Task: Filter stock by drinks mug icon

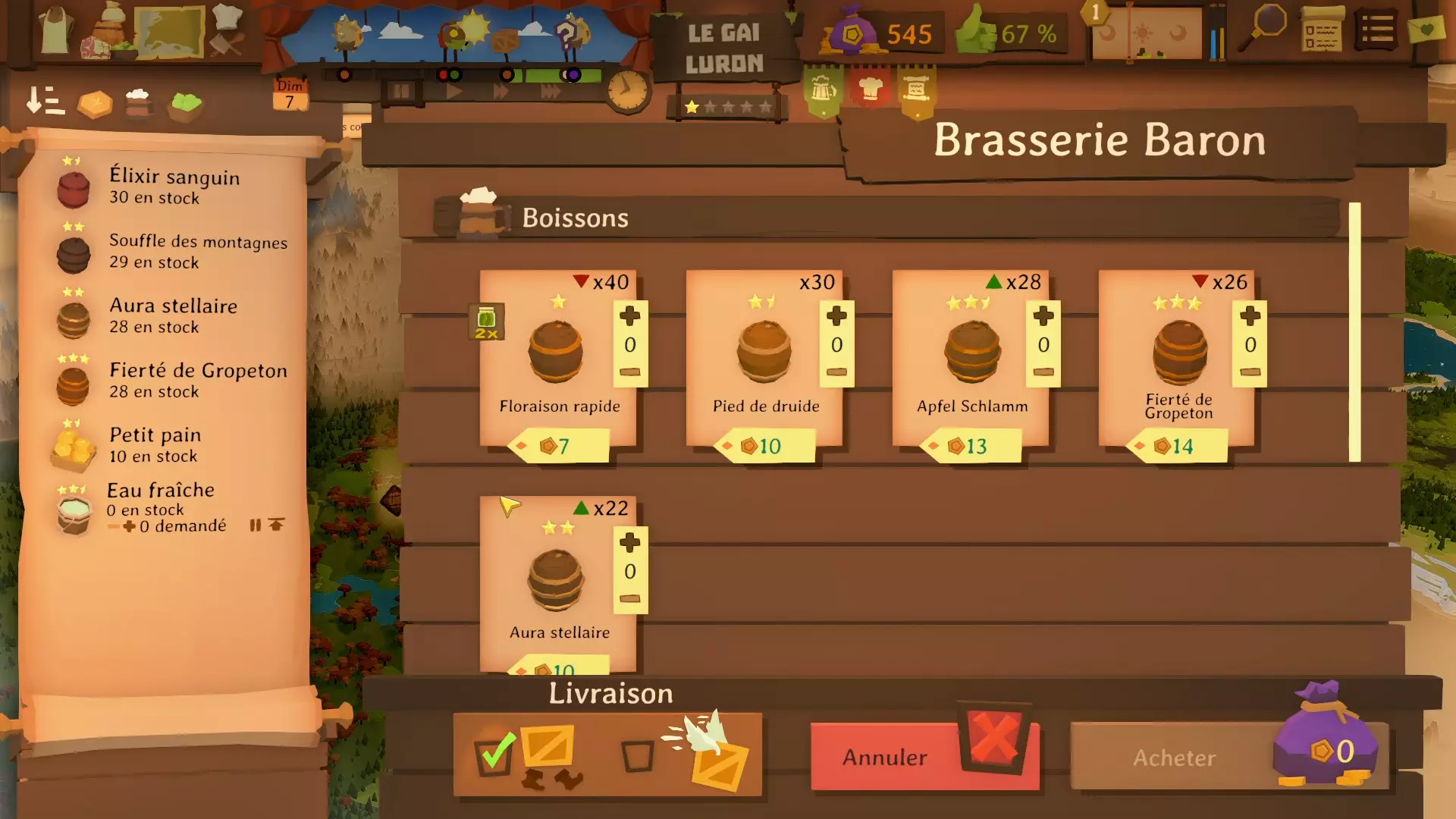Action: coord(138,104)
